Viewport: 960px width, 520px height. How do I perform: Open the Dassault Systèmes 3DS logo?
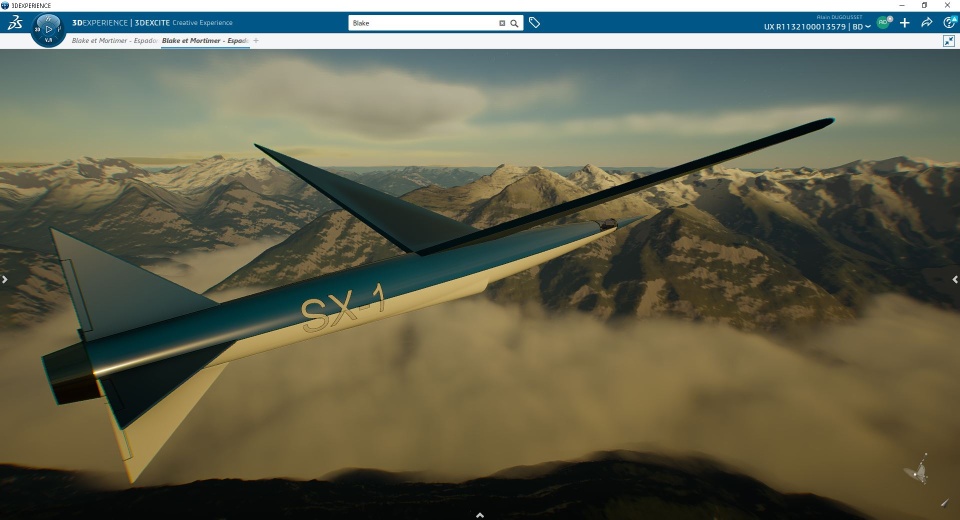14,22
